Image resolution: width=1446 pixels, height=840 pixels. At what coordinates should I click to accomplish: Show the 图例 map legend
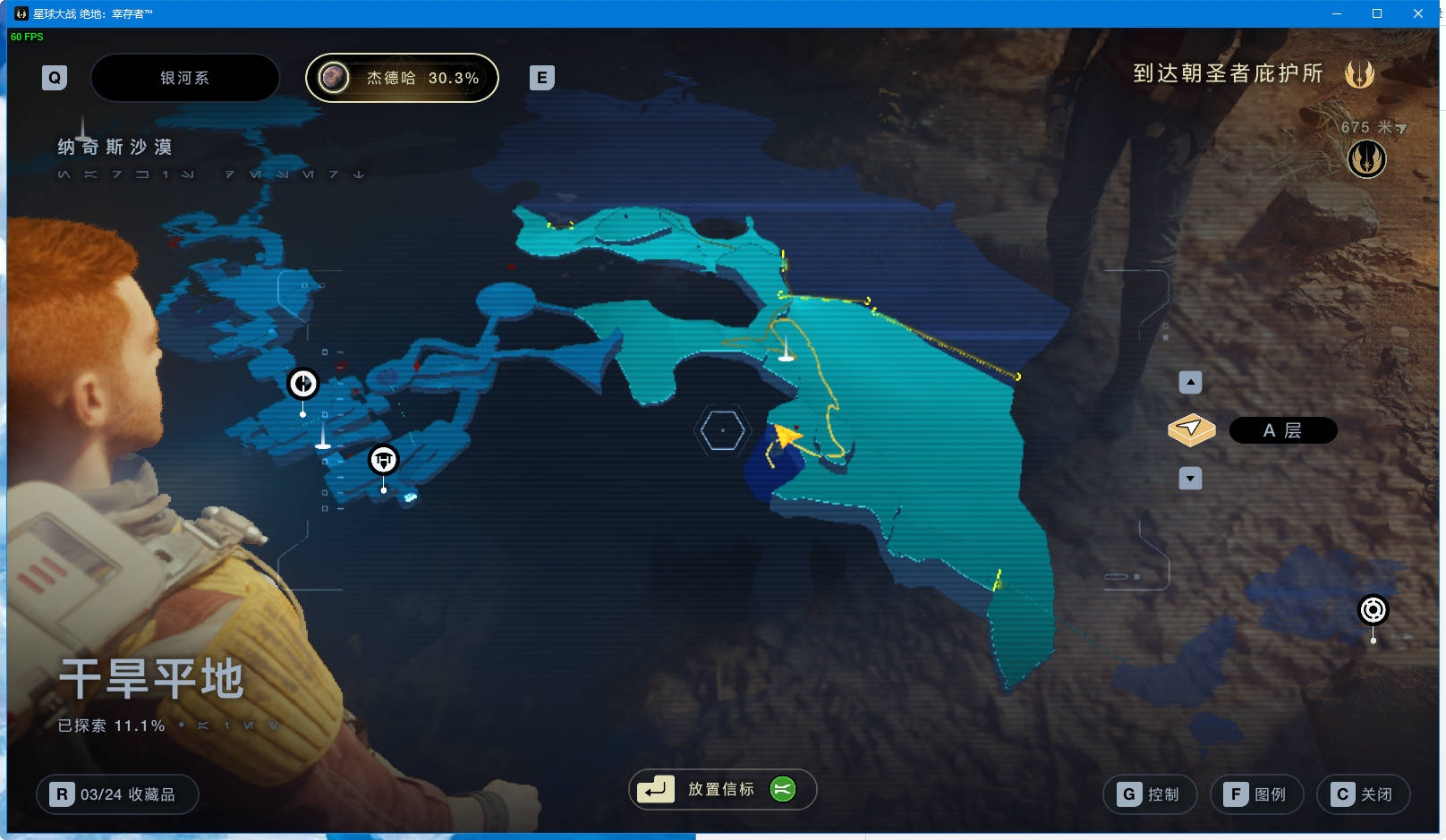[x=1256, y=794]
